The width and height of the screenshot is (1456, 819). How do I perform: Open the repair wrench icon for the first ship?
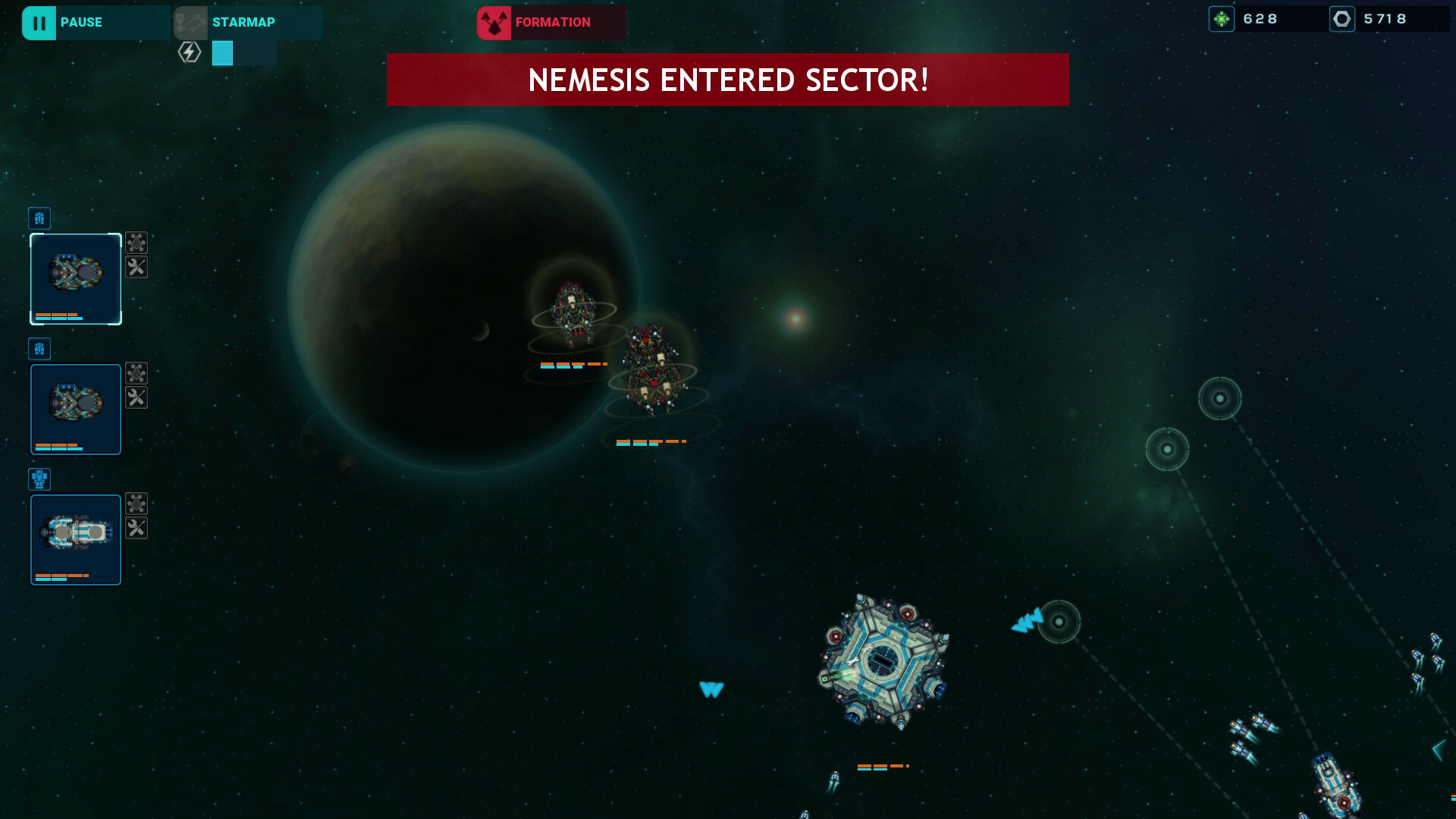click(x=136, y=268)
